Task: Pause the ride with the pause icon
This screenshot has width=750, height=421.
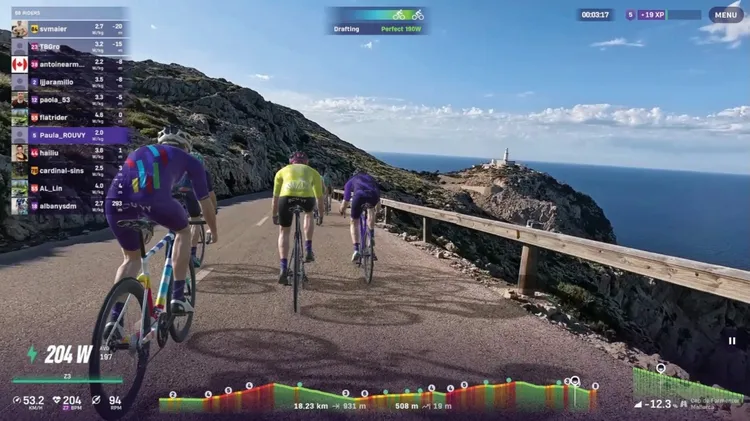Action: (732, 340)
